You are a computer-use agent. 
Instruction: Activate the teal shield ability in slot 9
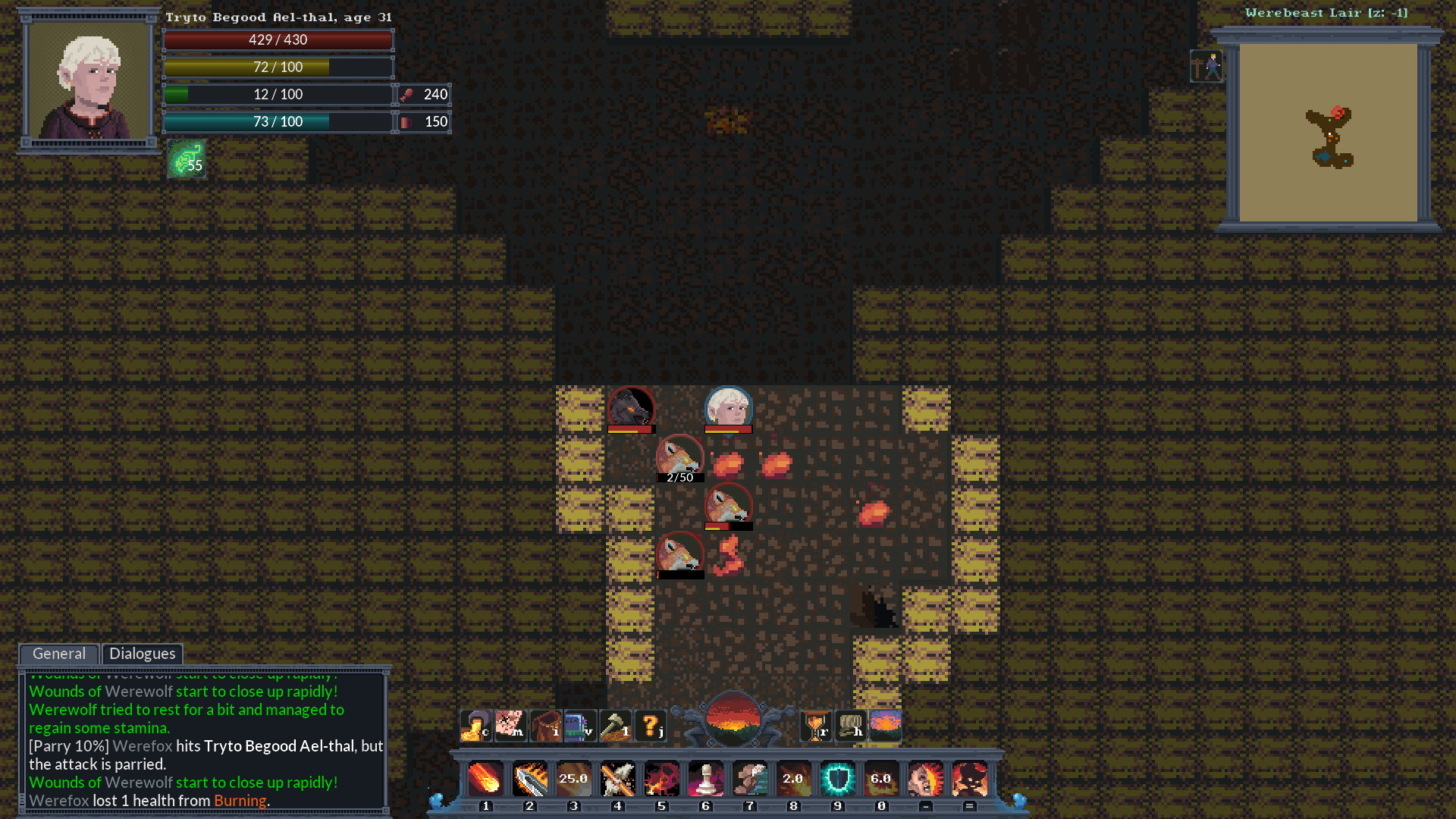(x=837, y=779)
